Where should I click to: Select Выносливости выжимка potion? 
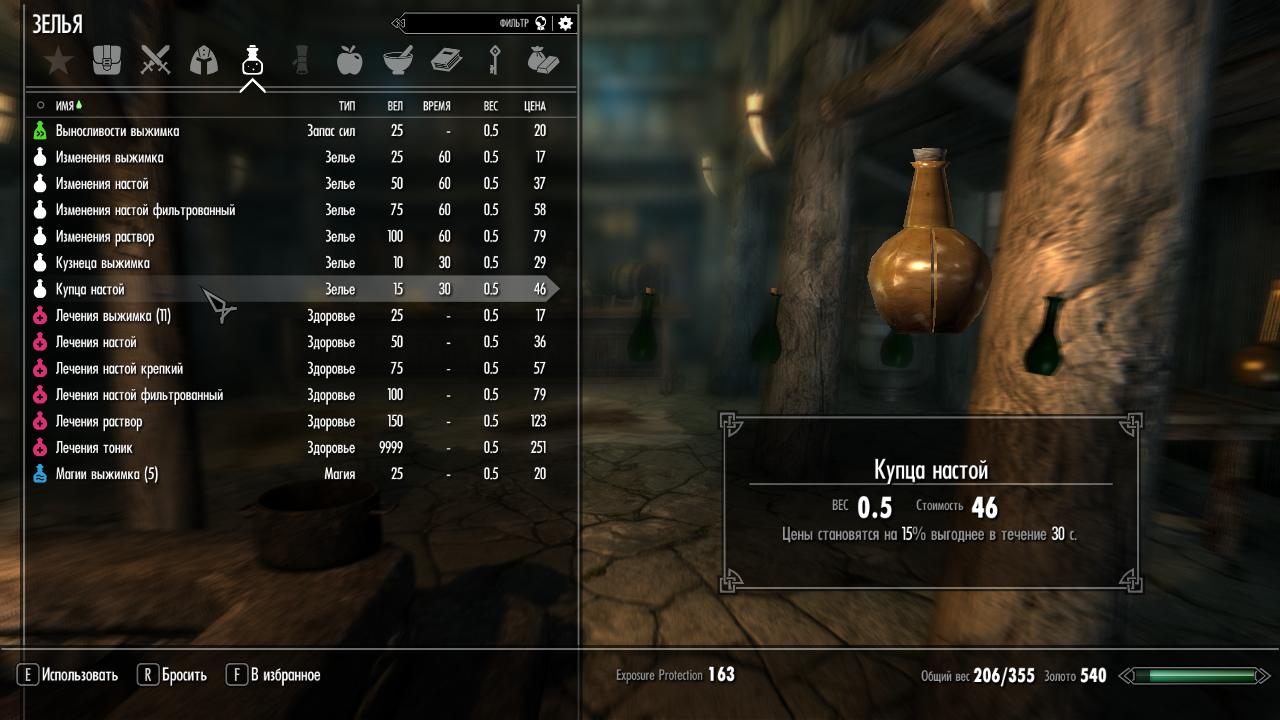click(x=118, y=131)
